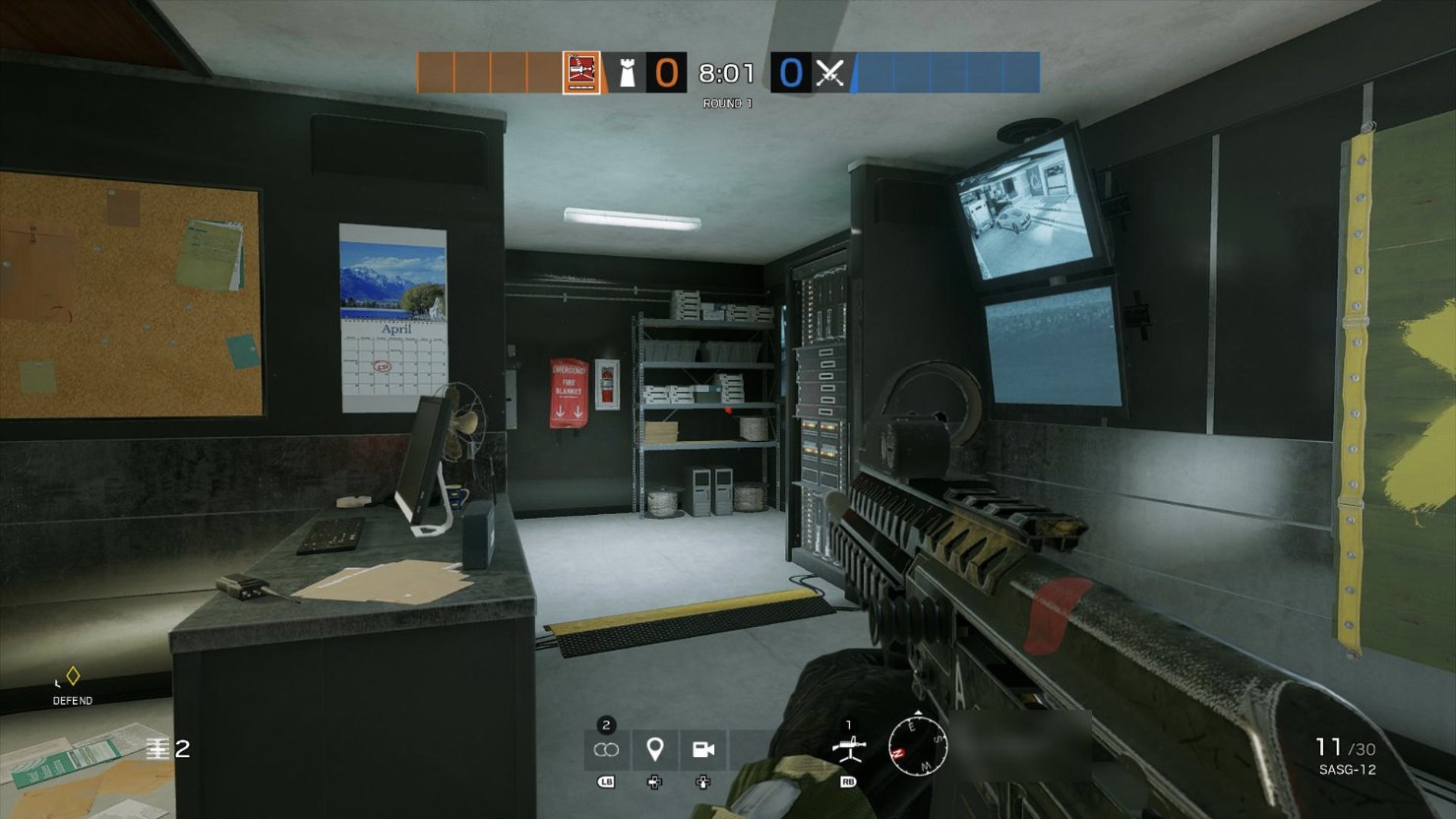Click the north marker on the compass
Screen dimensions: 1456x819
(898, 753)
